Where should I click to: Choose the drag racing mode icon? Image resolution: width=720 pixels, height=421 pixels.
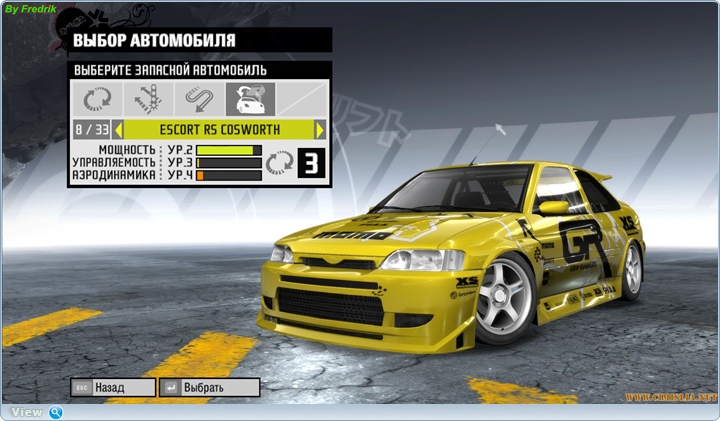click(148, 99)
